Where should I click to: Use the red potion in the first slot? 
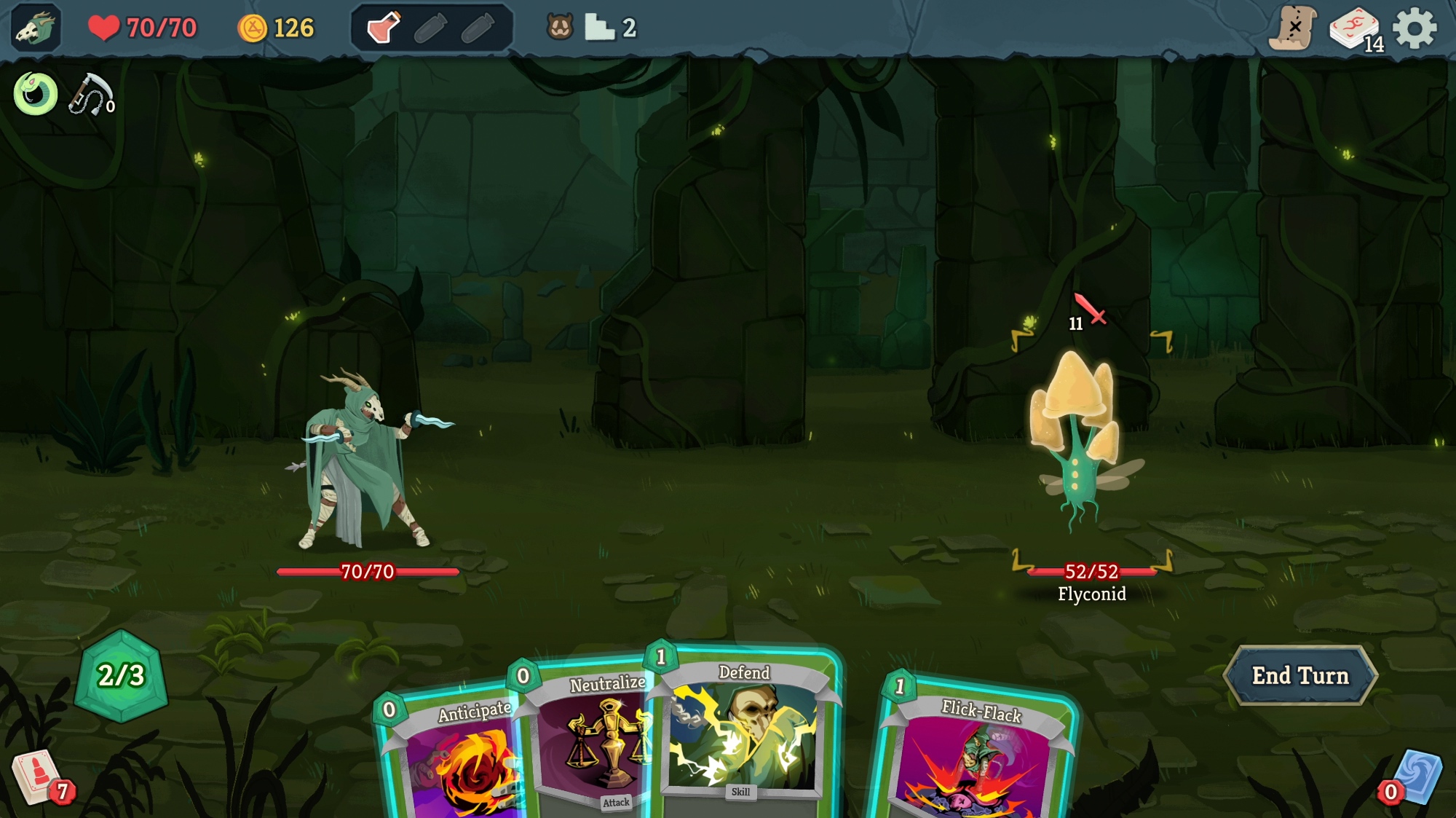point(384,28)
